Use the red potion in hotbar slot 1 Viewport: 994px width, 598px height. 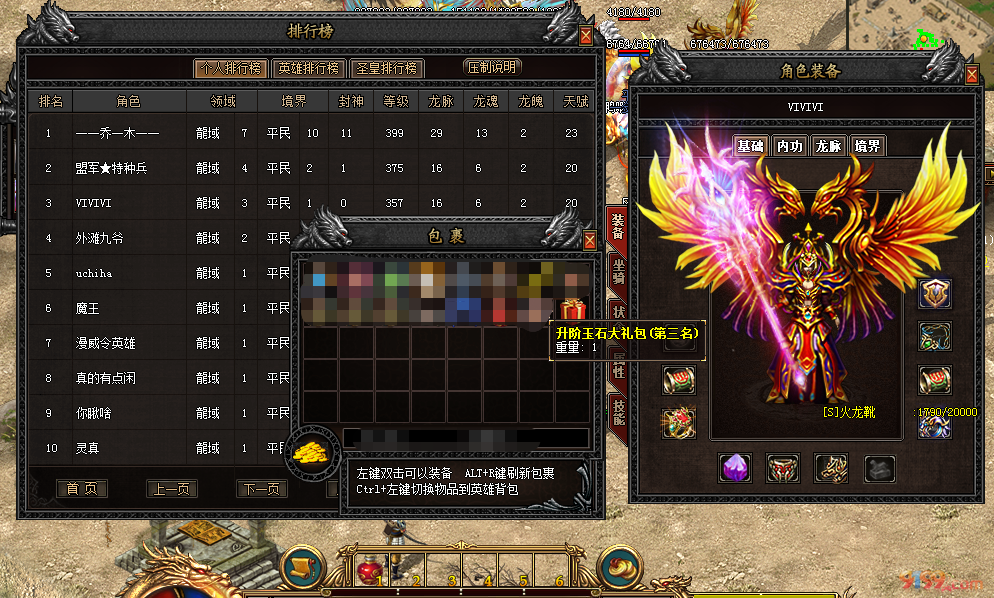(370, 570)
